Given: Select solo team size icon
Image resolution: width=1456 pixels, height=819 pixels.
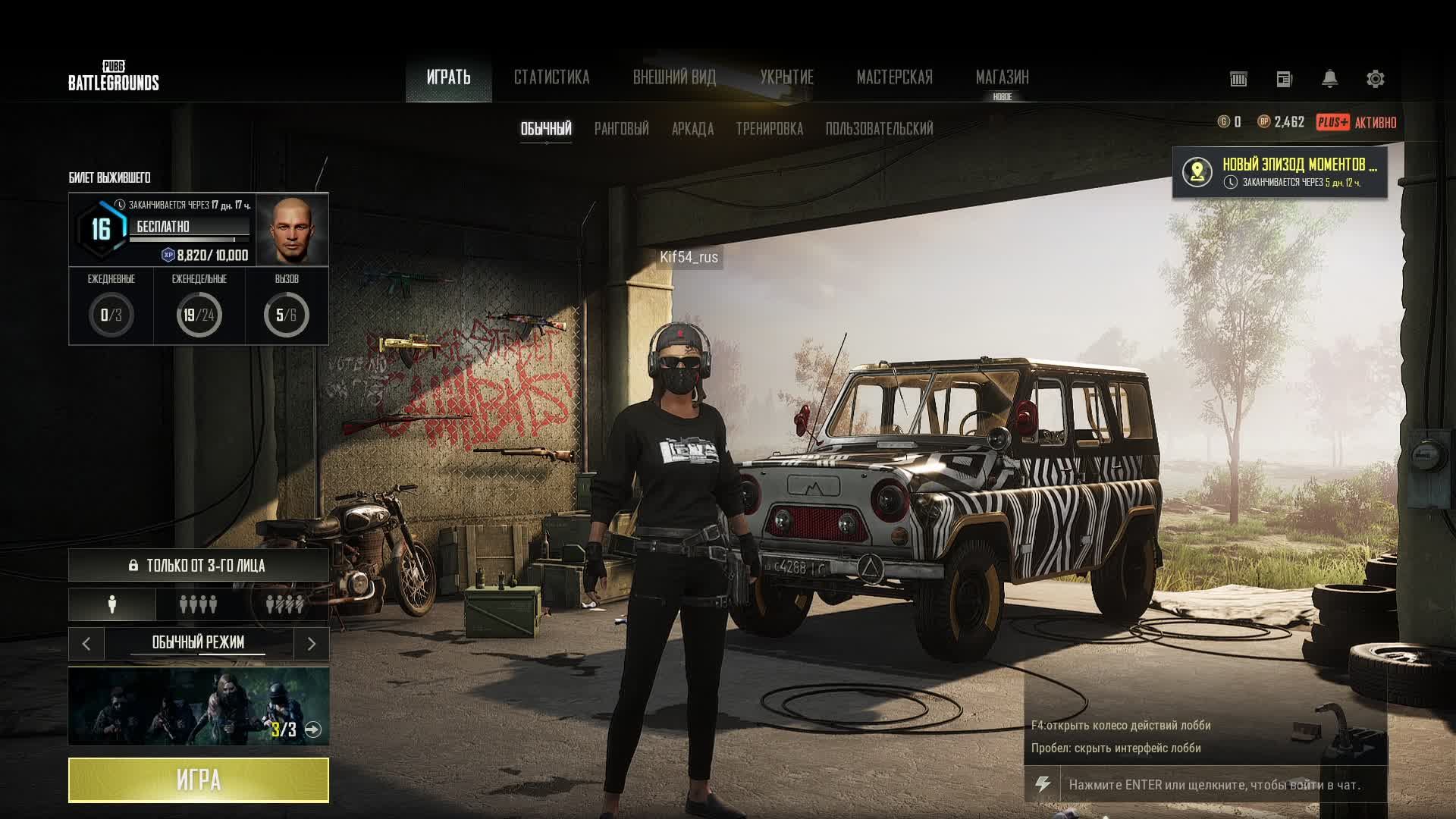Looking at the screenshot, I should coord(112,604).
